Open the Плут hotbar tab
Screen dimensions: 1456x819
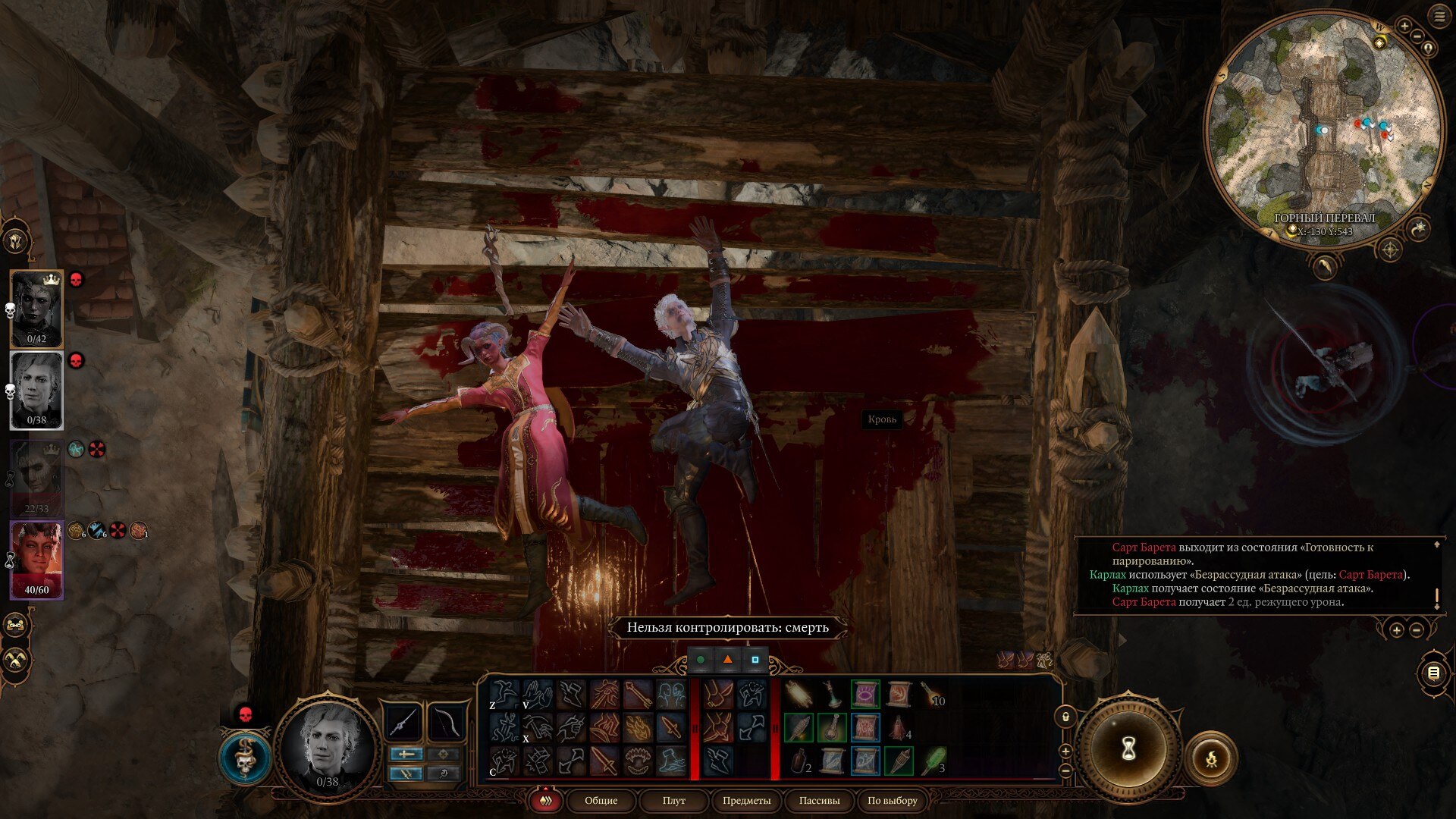[x=673, y=800]
